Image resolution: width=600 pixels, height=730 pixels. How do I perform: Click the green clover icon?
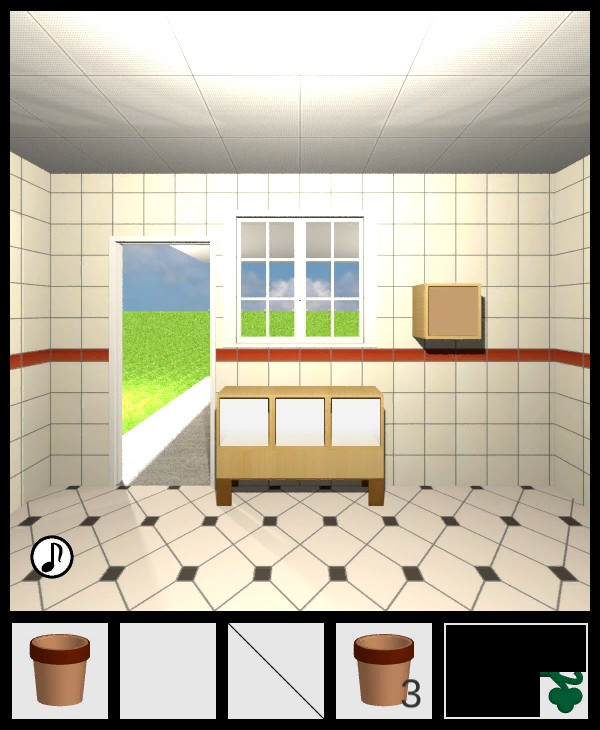564,694
